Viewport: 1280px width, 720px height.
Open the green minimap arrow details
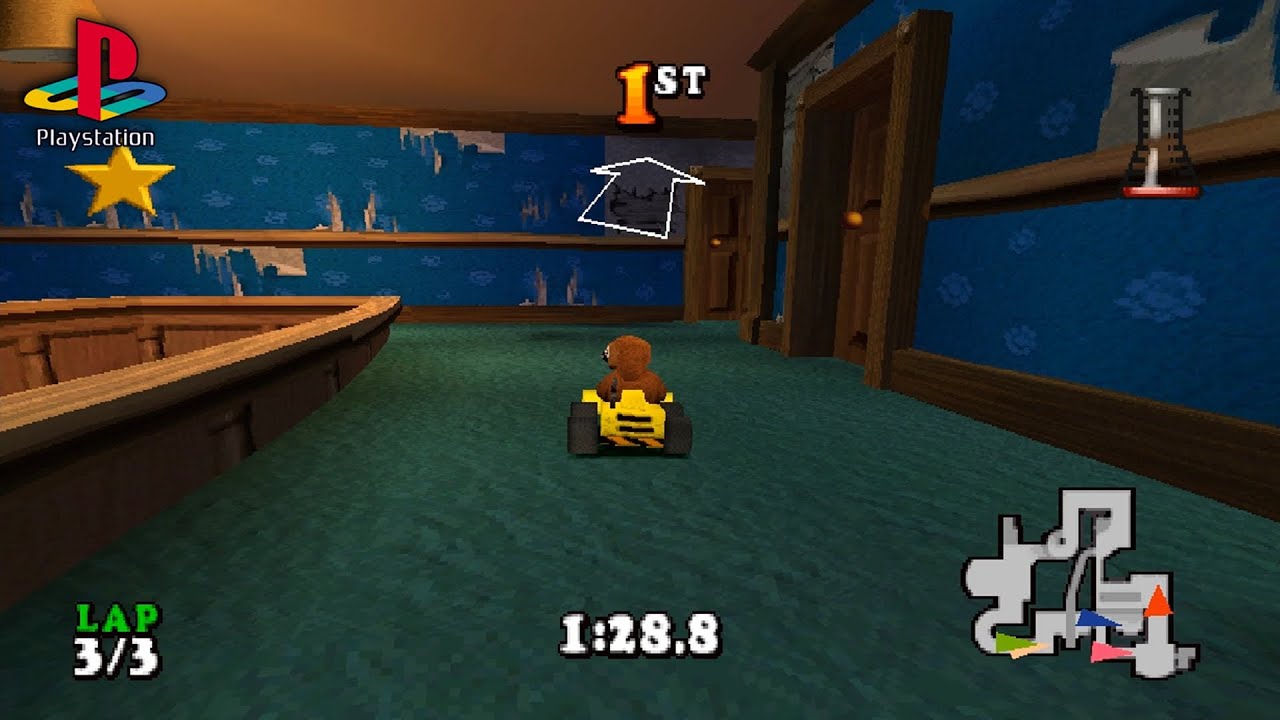pos(1010,640)
